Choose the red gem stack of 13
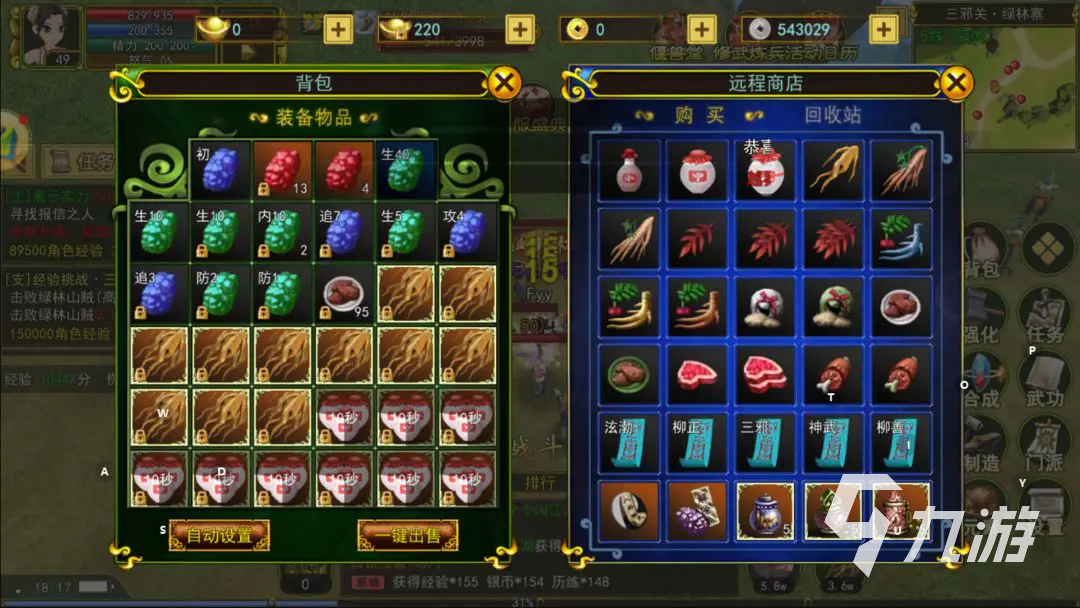The image size is (1080, 608). click(x=282, y=169)
